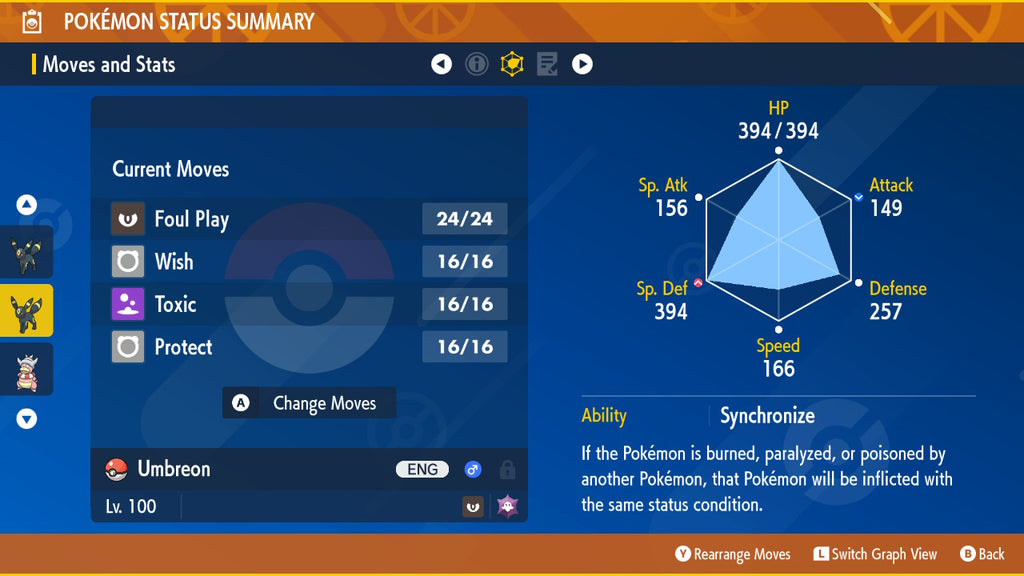Click the Rearrange Moves option
Screen dimensions: 1024x576
733,554
